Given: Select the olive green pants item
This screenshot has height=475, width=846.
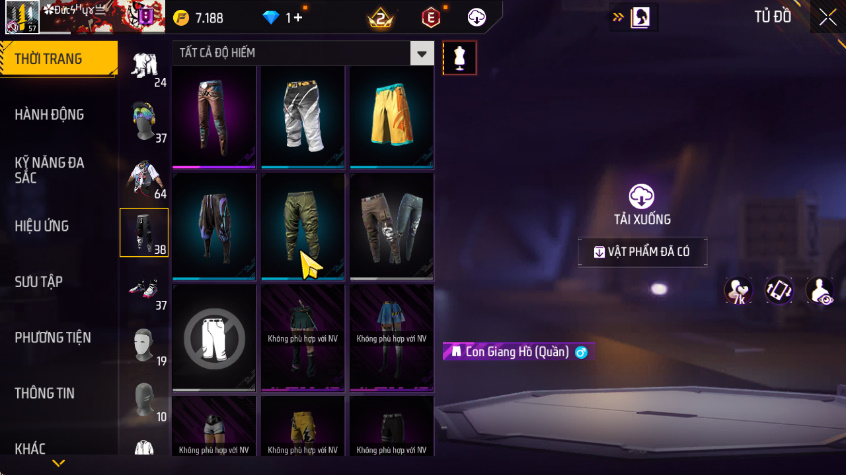Looking at the screenshot, I should pos(303,226).
